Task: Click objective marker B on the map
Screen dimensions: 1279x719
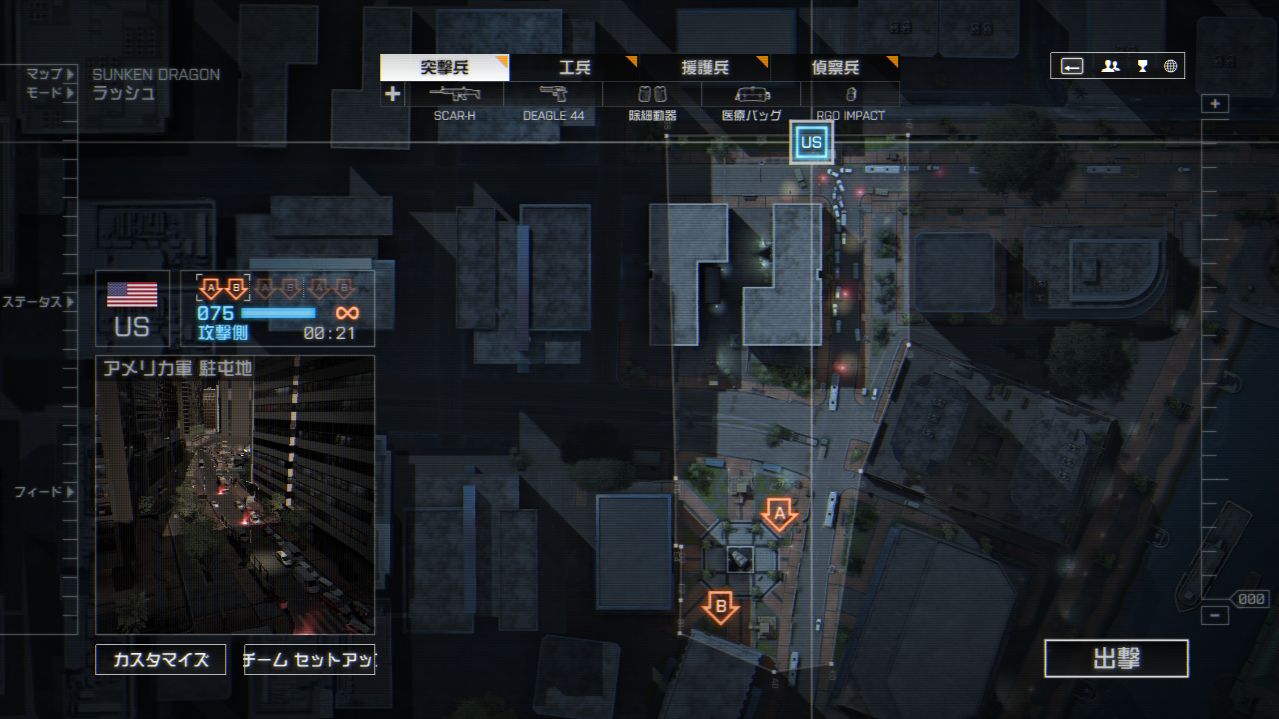Action: 720,606
